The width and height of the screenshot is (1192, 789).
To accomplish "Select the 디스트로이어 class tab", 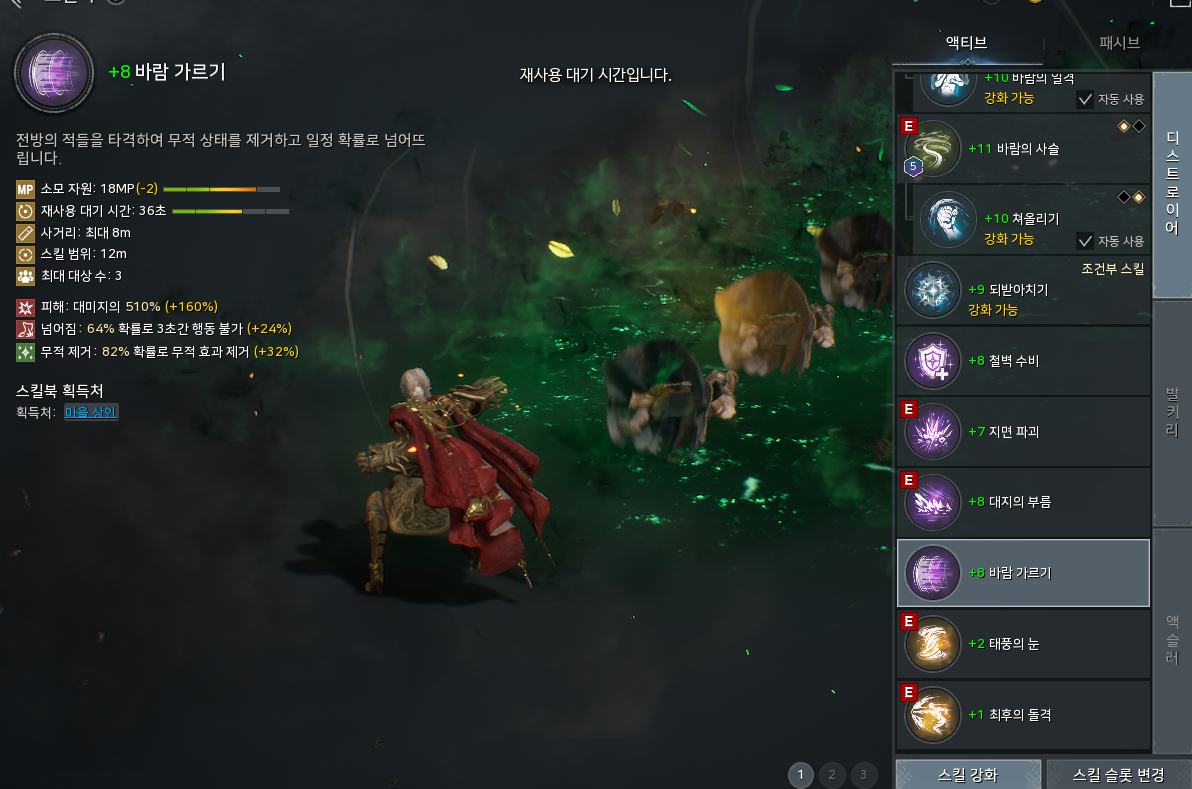I will tap(1171, 185).
